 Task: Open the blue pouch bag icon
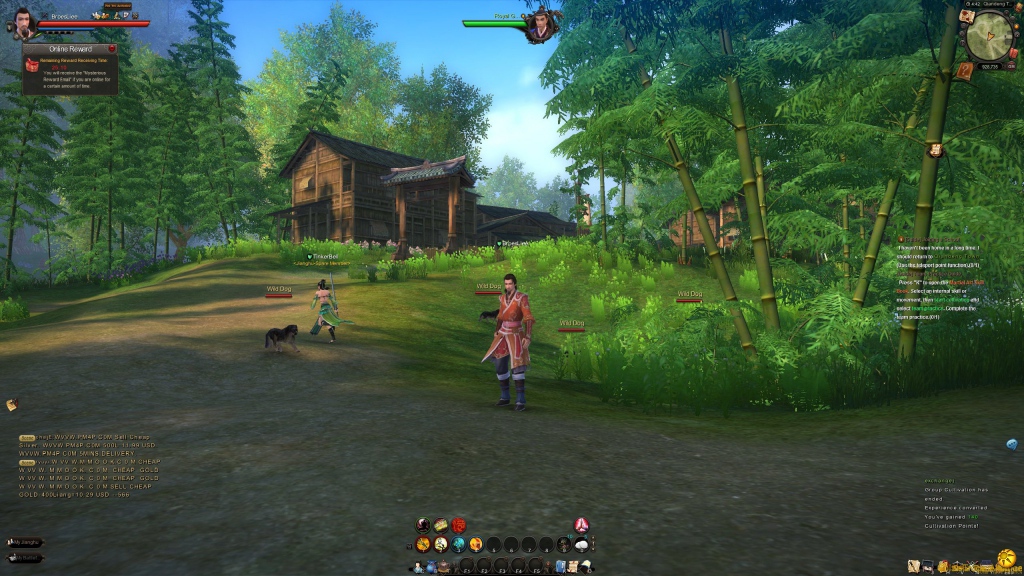click(430, 567)
